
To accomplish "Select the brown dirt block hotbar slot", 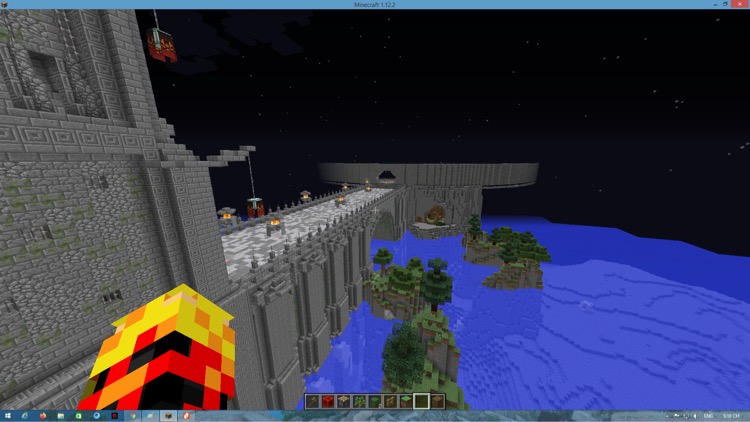I will tap(437, 401).
